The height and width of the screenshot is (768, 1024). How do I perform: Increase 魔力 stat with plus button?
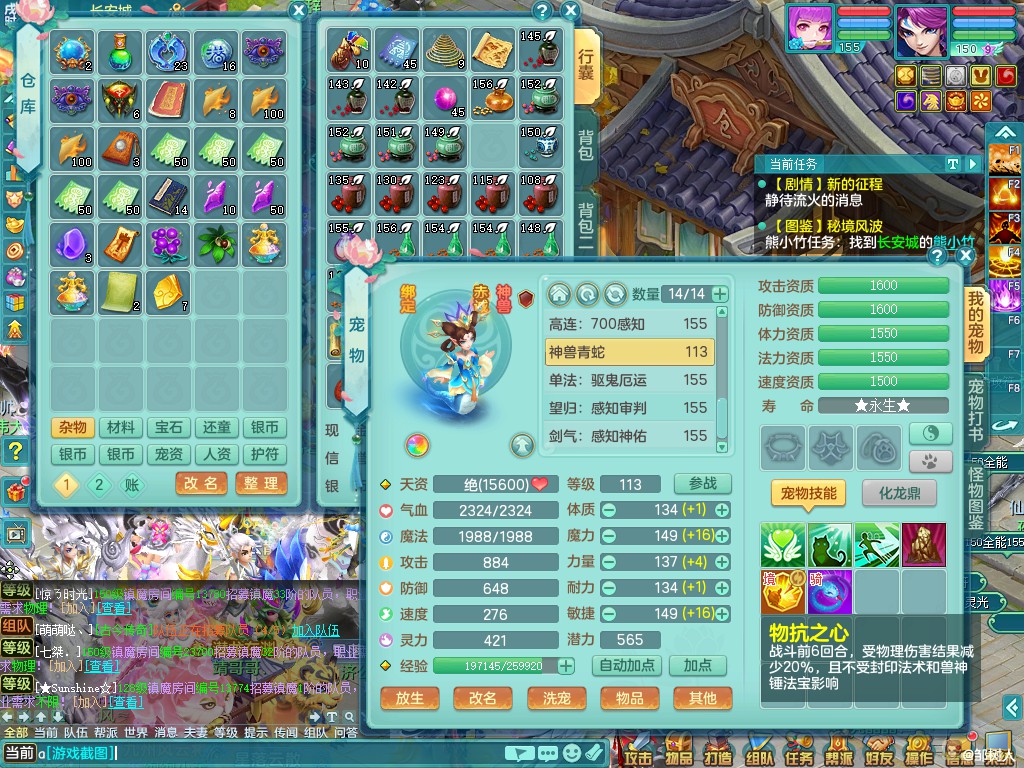coord(722,536)
